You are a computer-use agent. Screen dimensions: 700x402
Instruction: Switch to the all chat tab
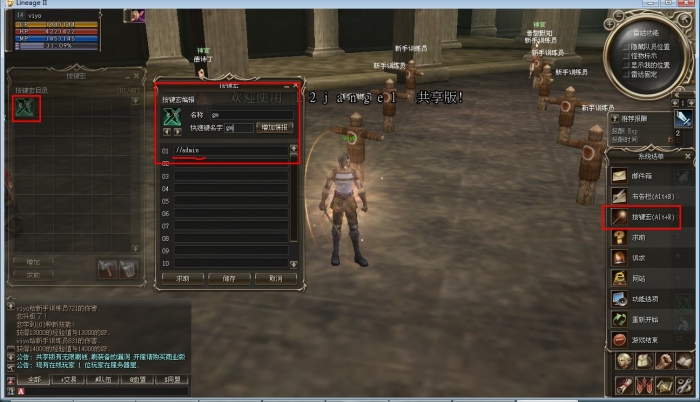pos(34,380)
